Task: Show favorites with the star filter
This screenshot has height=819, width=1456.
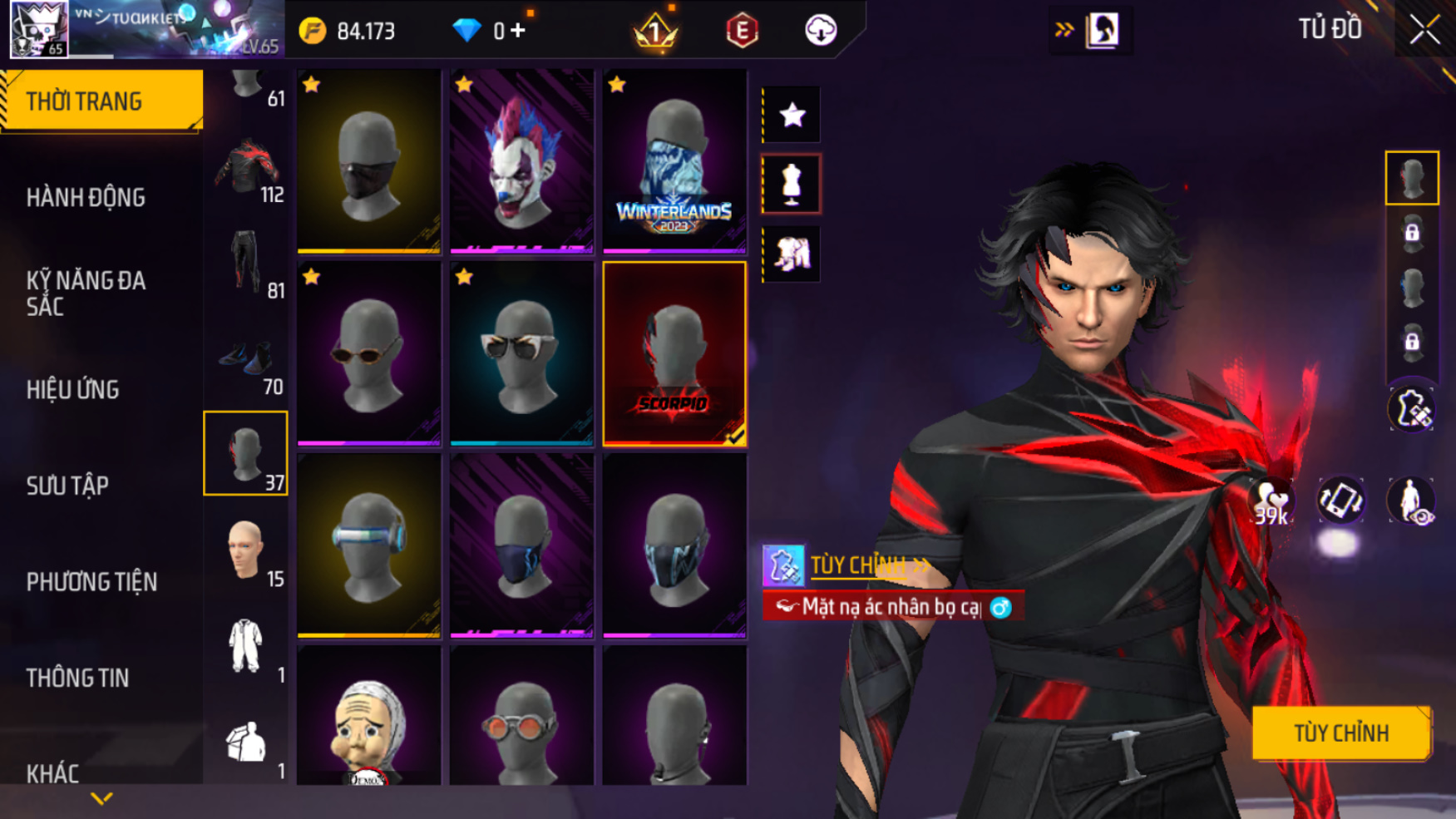Action: (x=792, y=115)
